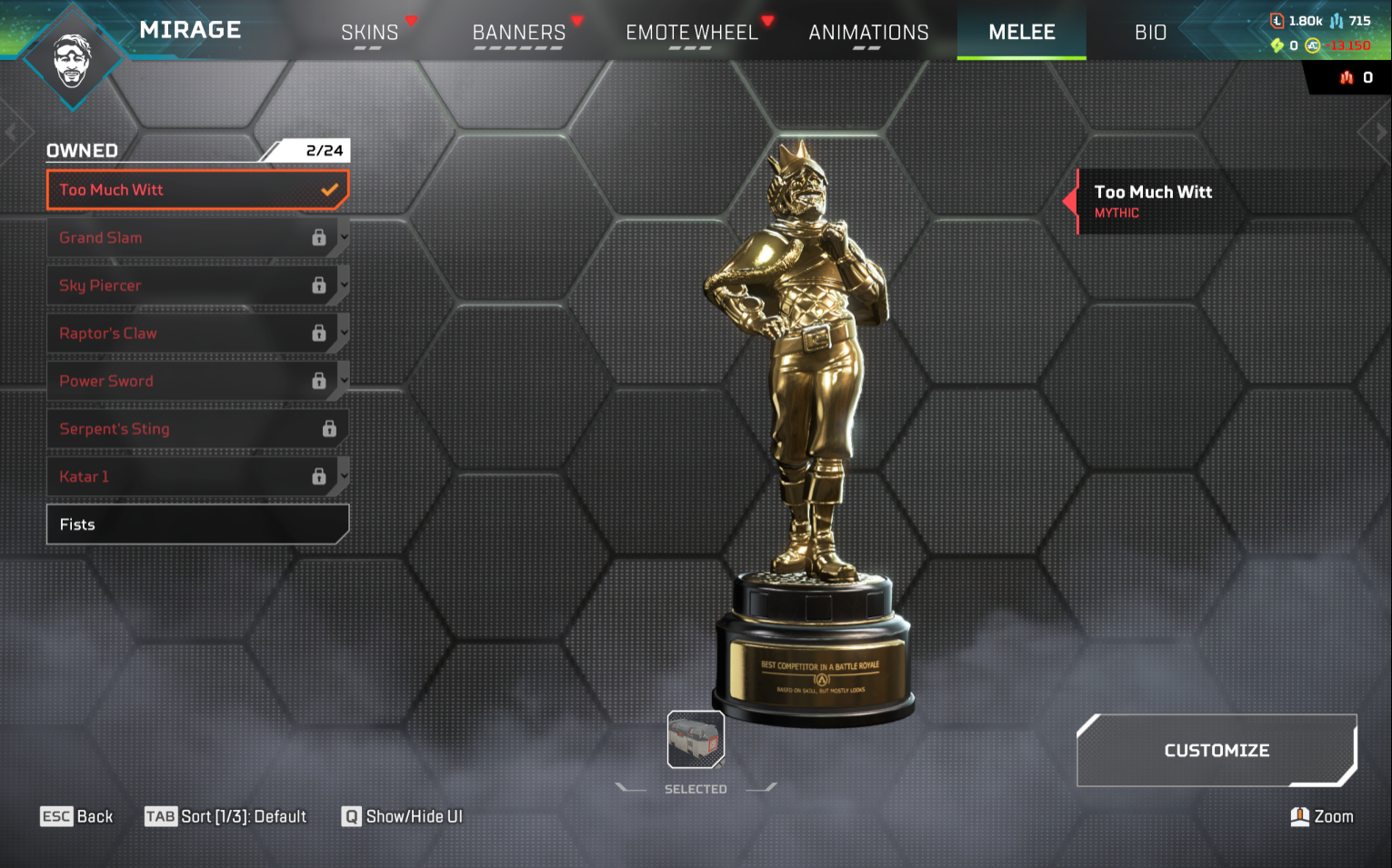Click the selected supply drop thumbnail
Screen dimensions: 1392x868
point(695,741)
